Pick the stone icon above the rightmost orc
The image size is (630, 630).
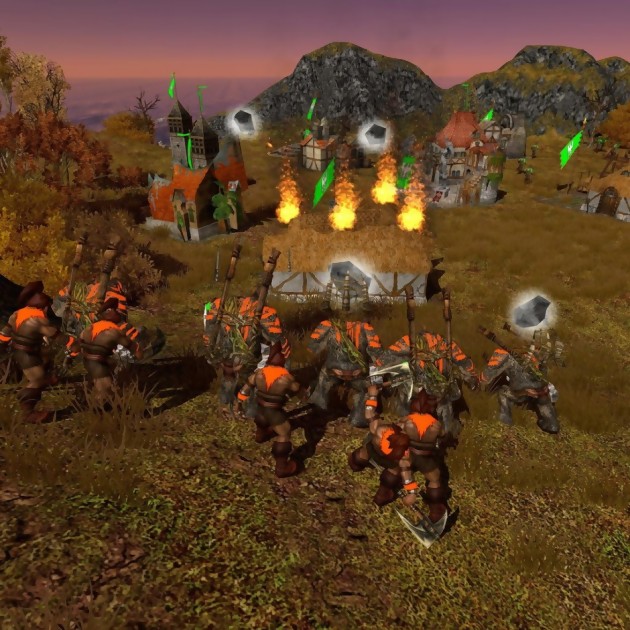(532, 310)
